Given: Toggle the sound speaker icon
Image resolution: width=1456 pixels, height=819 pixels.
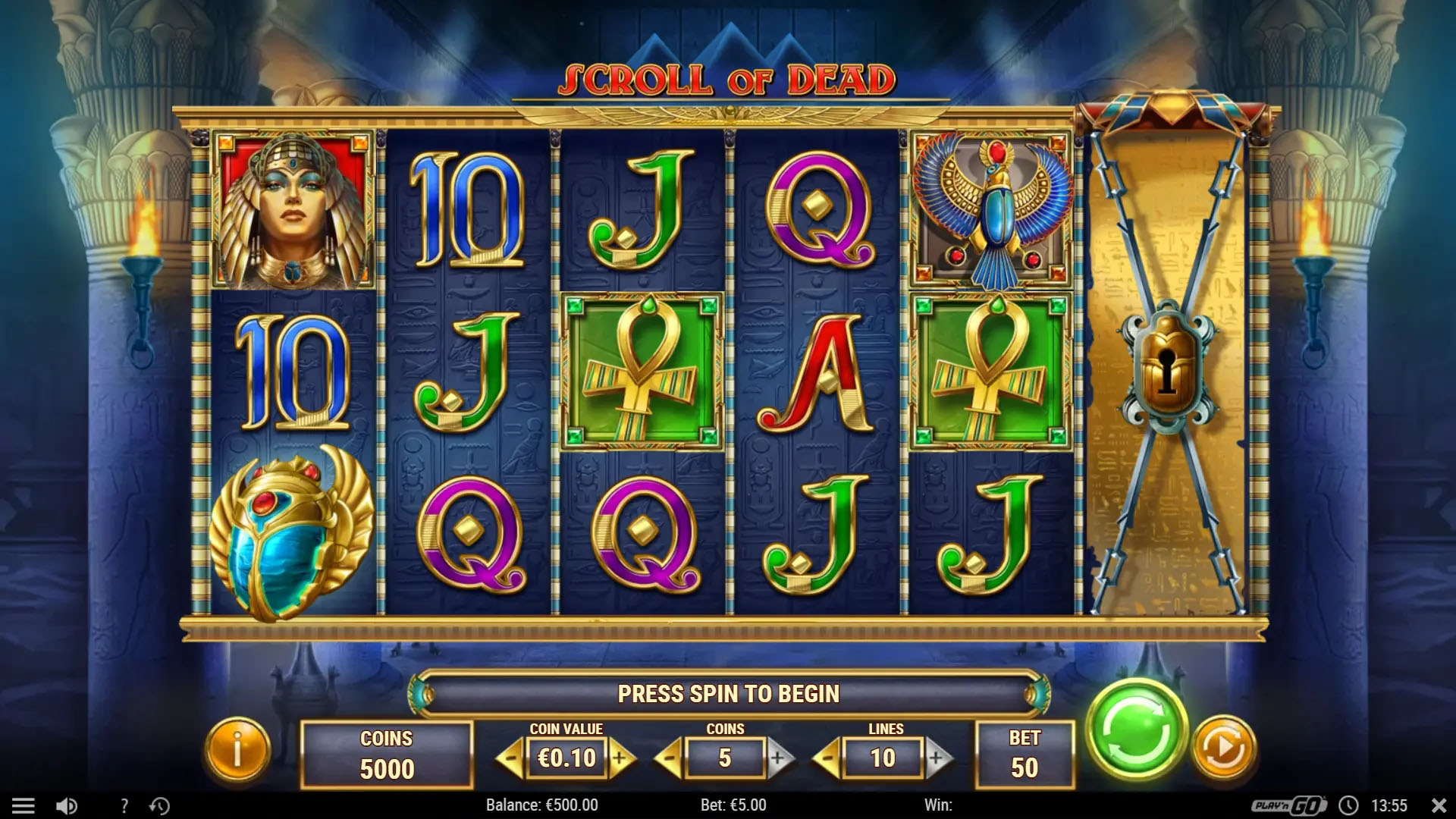Looking at the screenshot, I should [67, 805].
